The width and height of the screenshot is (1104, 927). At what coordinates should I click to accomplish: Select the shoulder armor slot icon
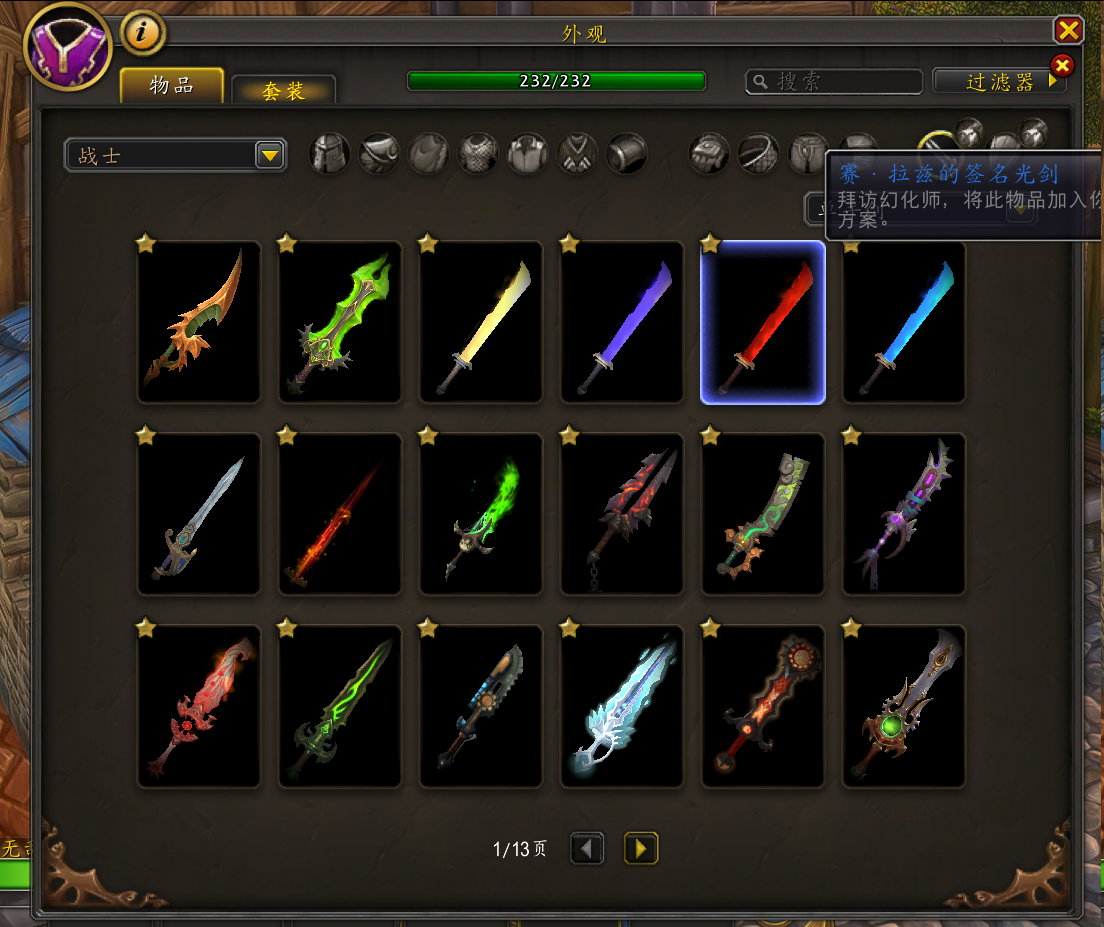[x=379, y=154]
